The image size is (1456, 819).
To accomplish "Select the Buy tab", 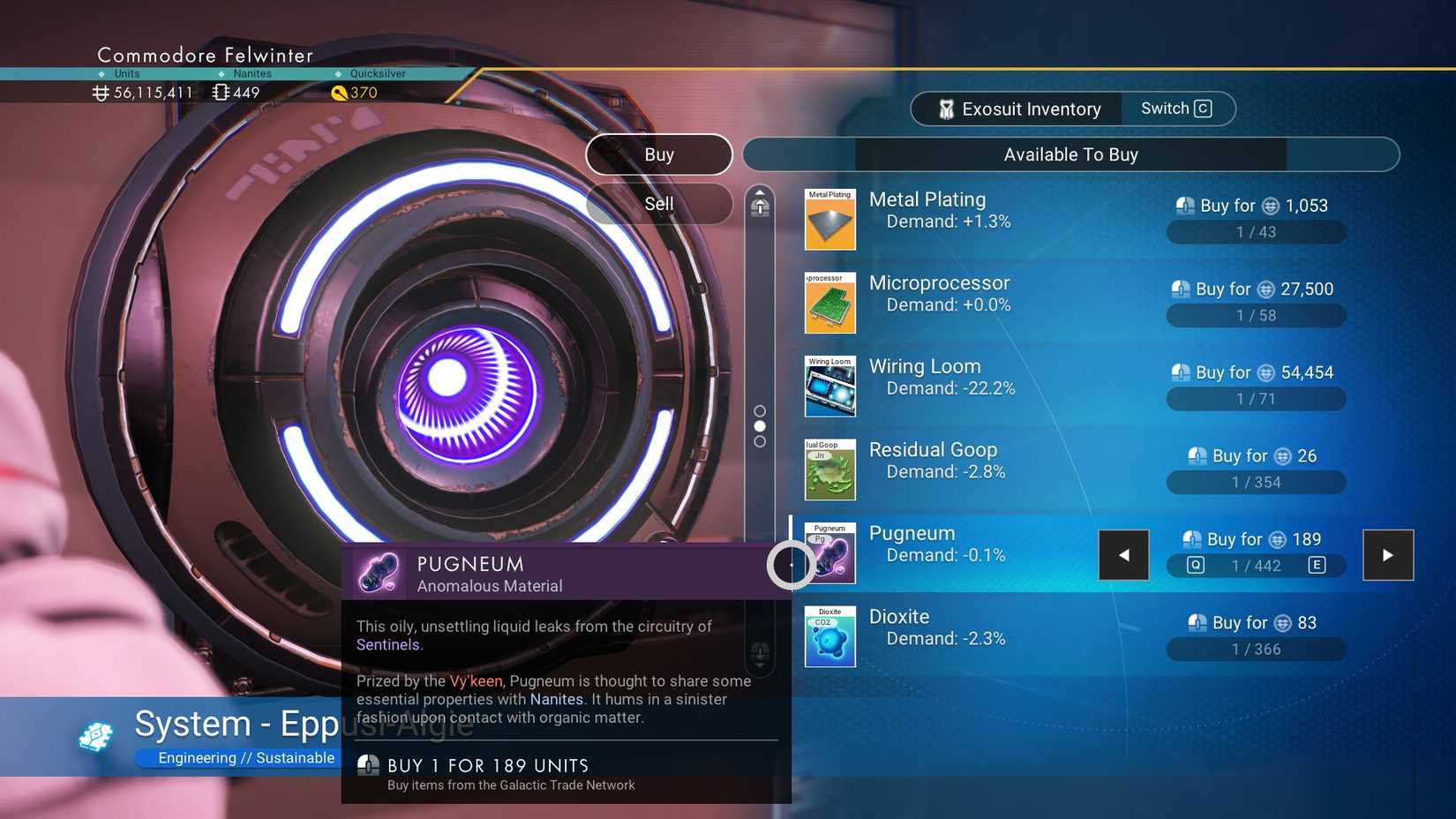I will coord(658,154).
